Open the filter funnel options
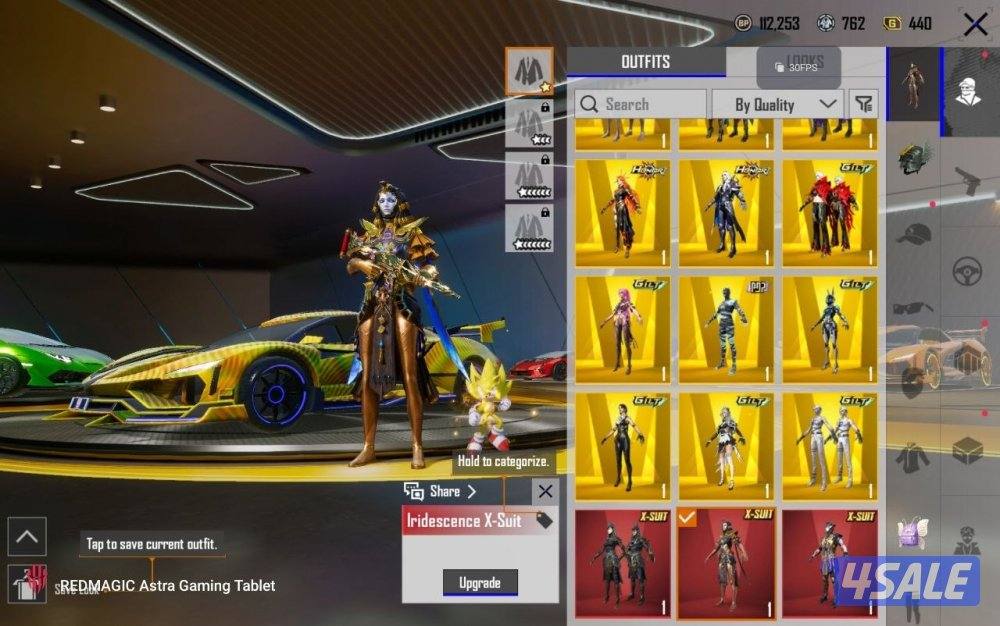The height and width of the screenshot is (626, 1000). click(863, 104)
